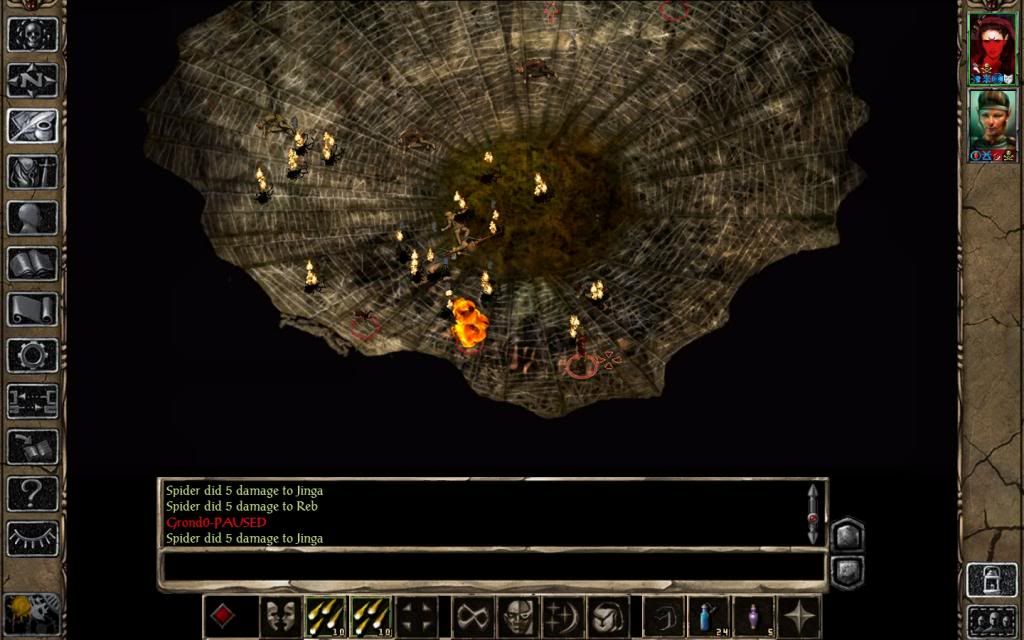Use the purple potion quick item

(753, 616)
